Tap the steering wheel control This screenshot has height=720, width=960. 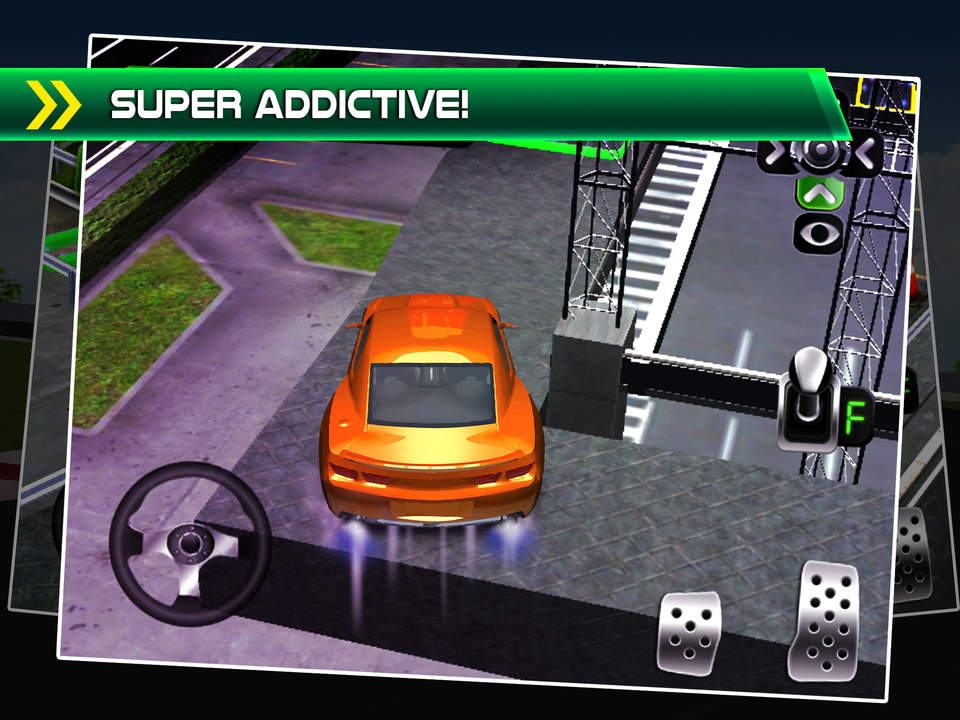pos(189,543)
